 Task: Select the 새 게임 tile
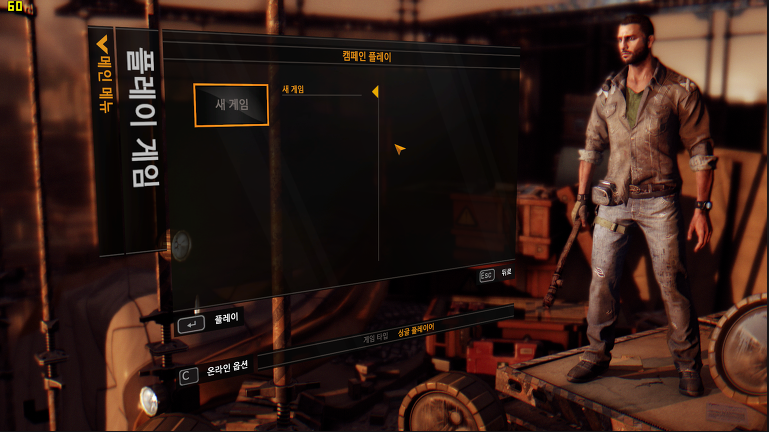[x=231, y=105]
